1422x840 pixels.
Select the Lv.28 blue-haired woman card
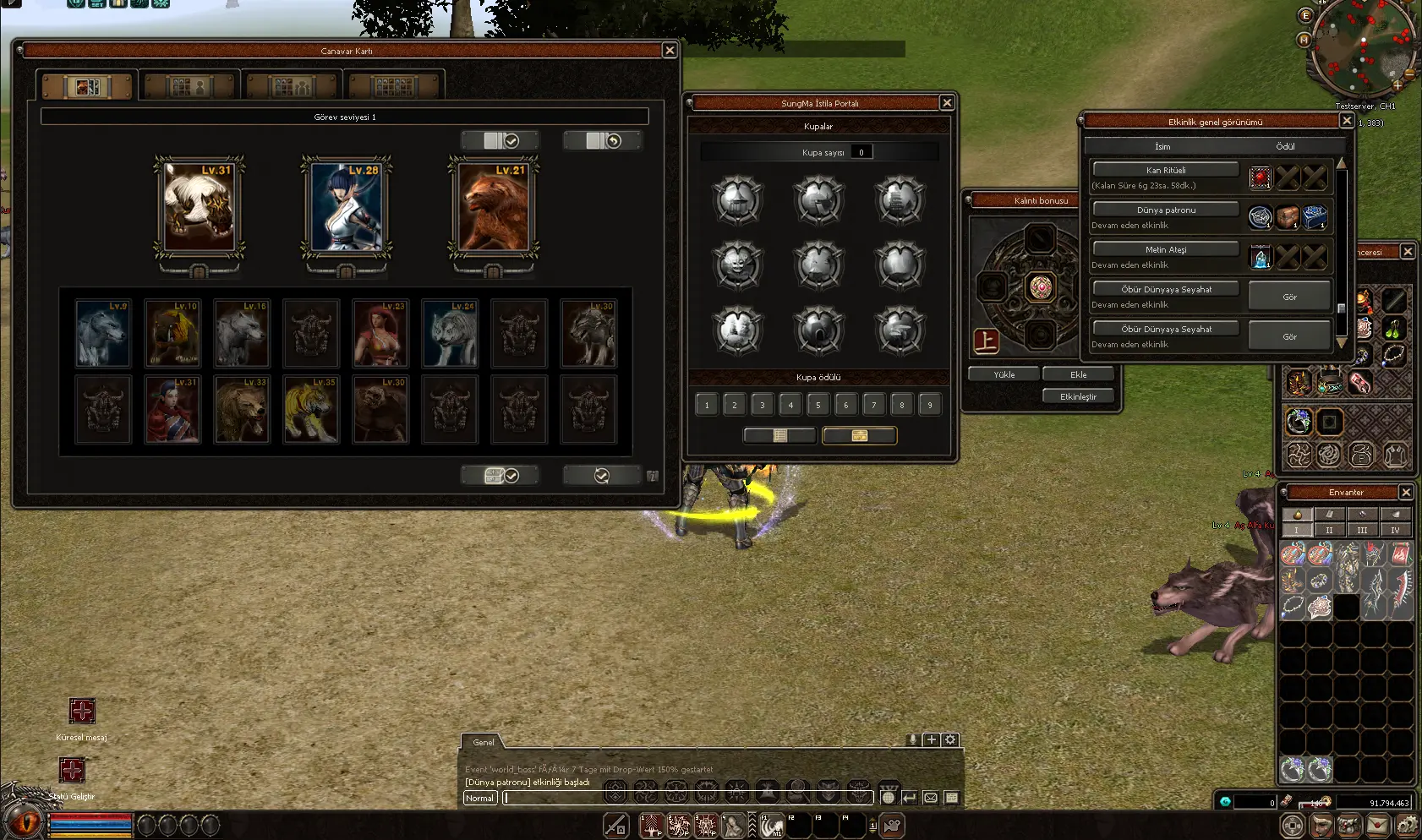347,207
